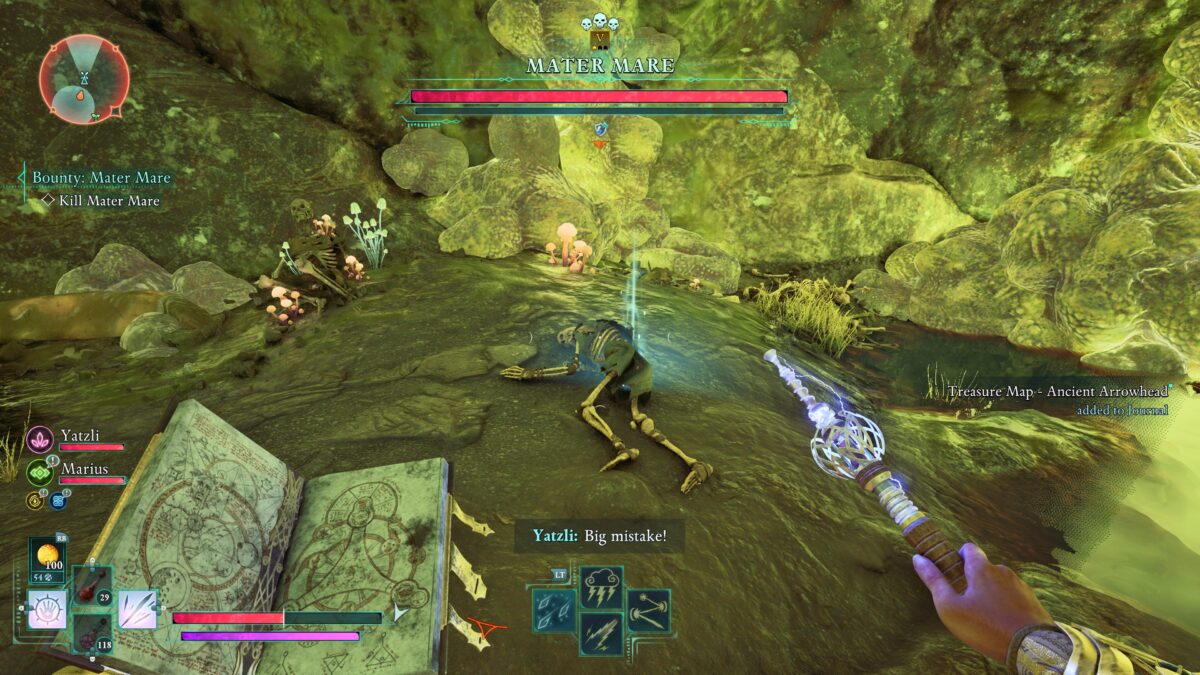Cast the lightning bolt spell
Viewport: 1200px width, 675px height.
tap(601, 633)
